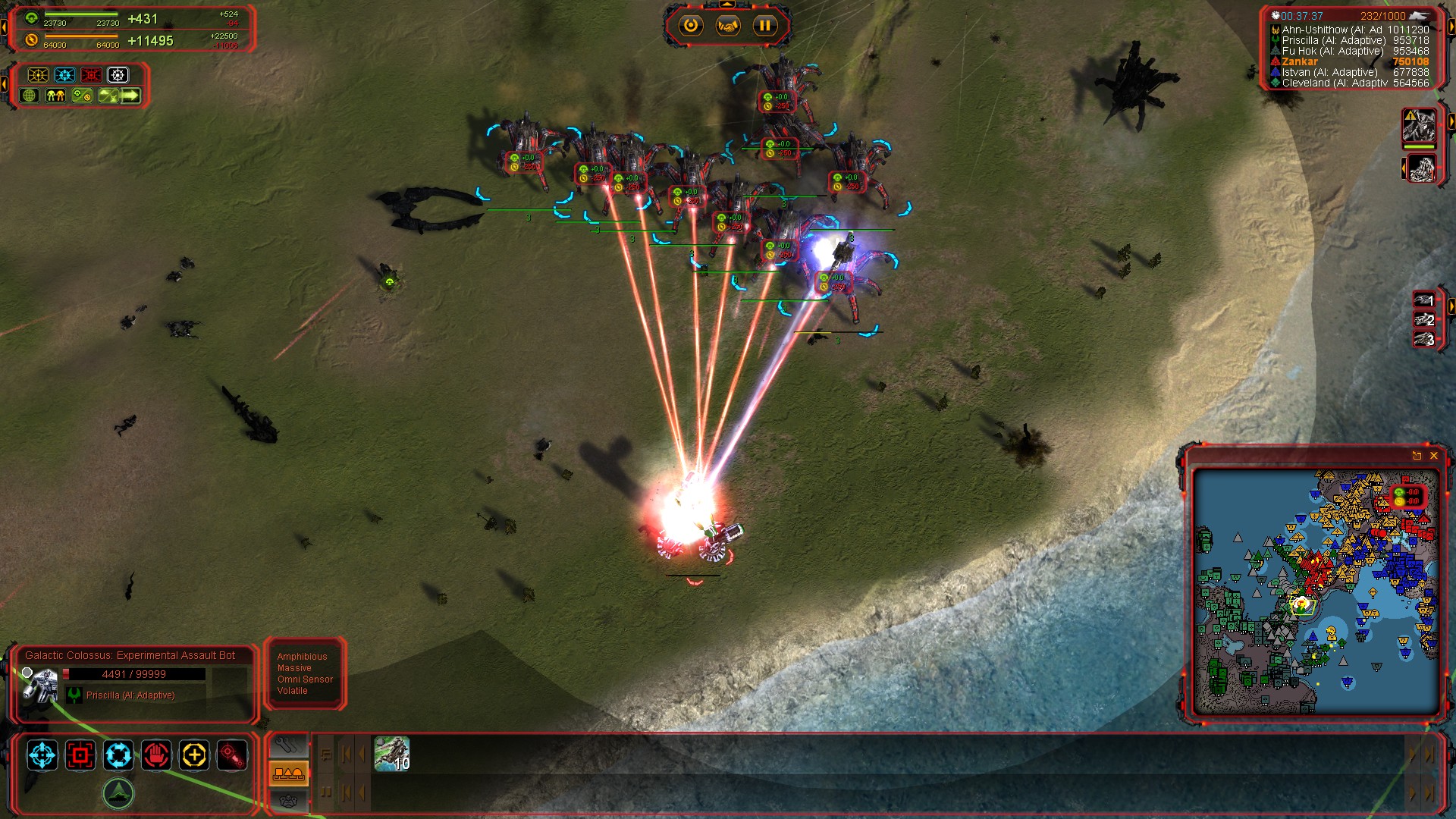Select the commander avatar with warning sign

pos(1418,125)
